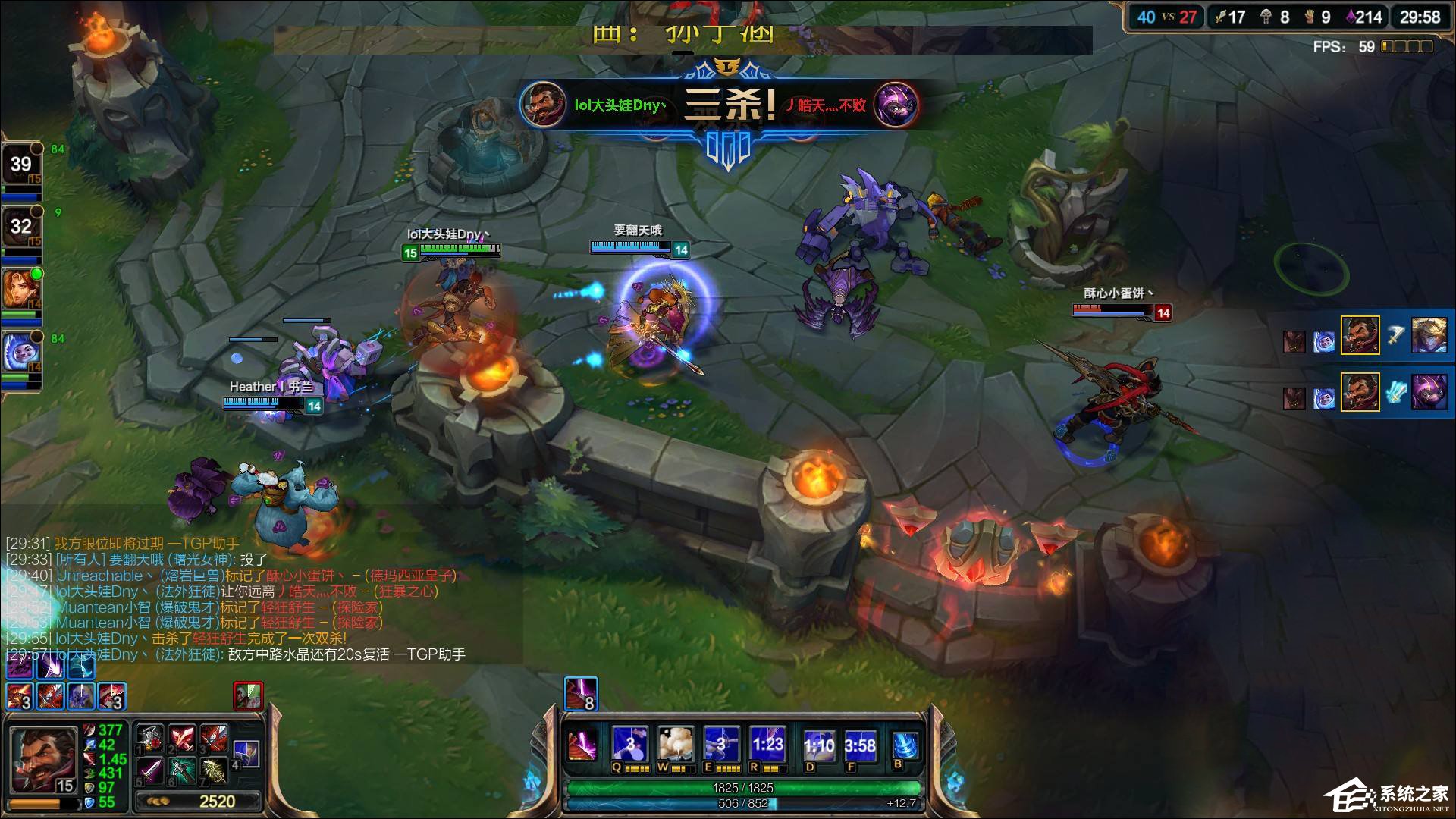The height and width of the screenshot is (819, 1456).
Task: Click the green mana bar of the champion
Action: point(743,788)
